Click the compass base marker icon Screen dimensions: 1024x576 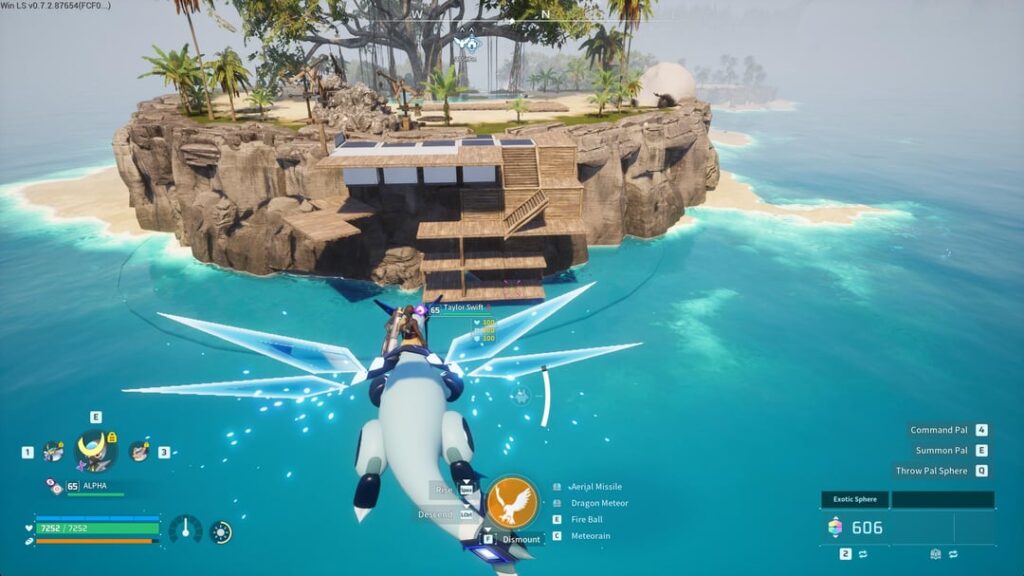tap(469, 43)
